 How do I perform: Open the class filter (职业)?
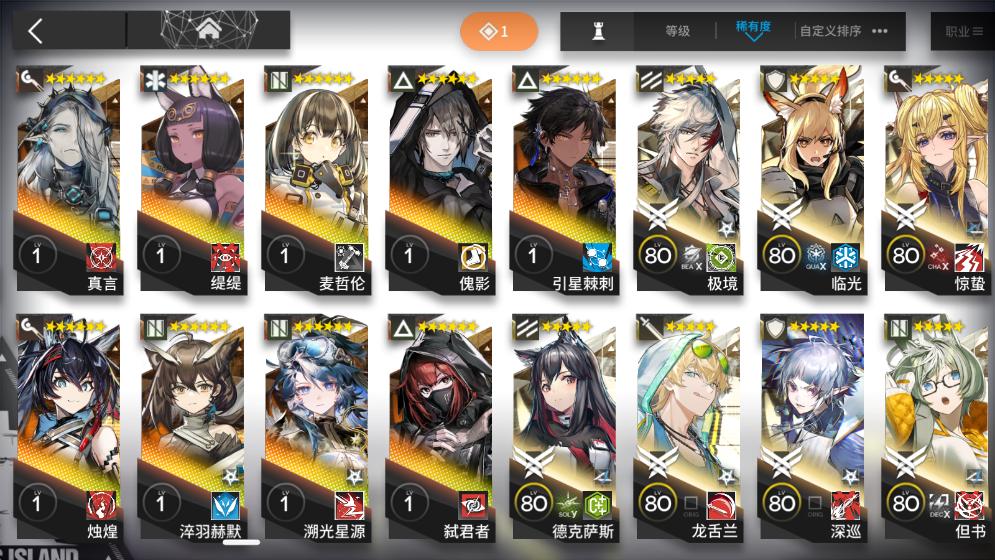pyautogui.click(x=962, y=31)
